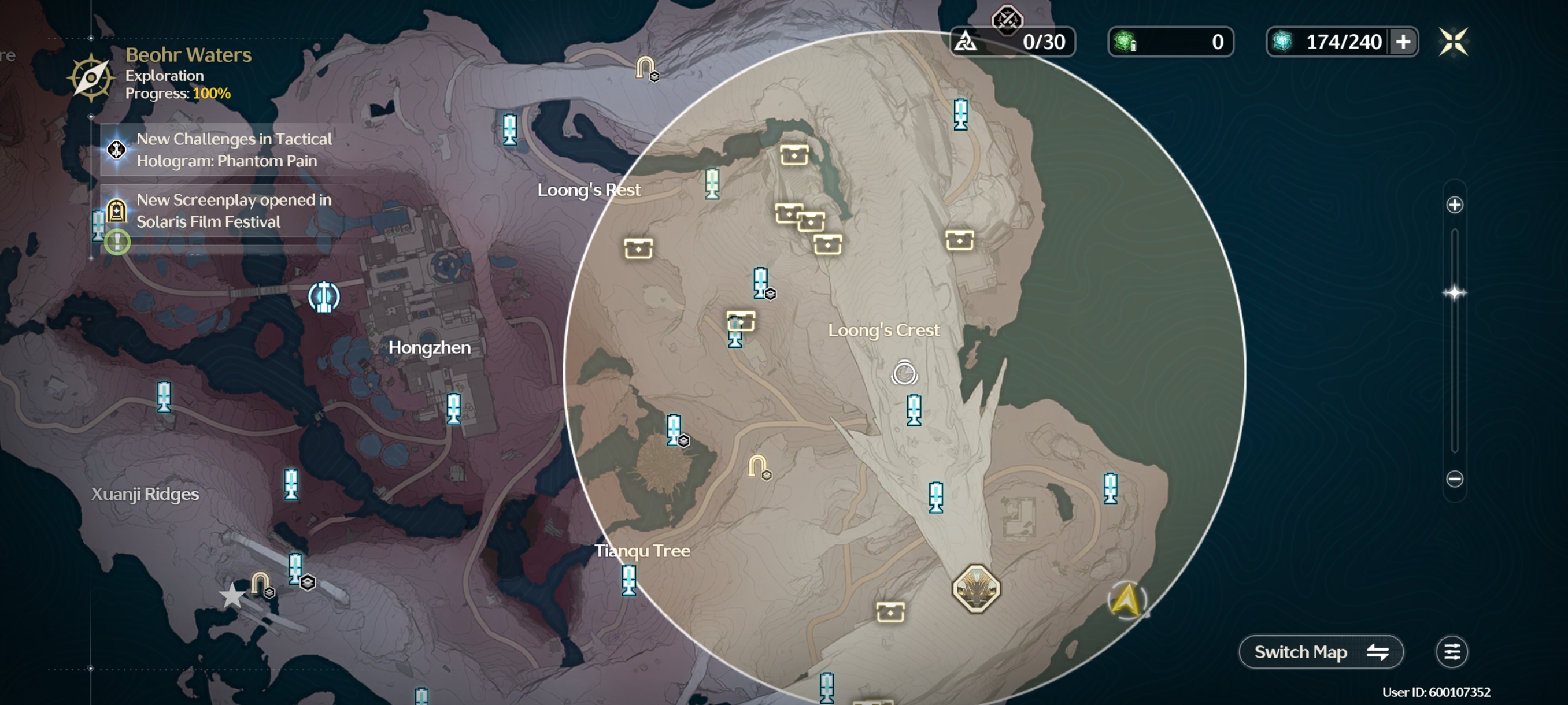
Task: Close the map with the X button
Action: click(1453, 42)
